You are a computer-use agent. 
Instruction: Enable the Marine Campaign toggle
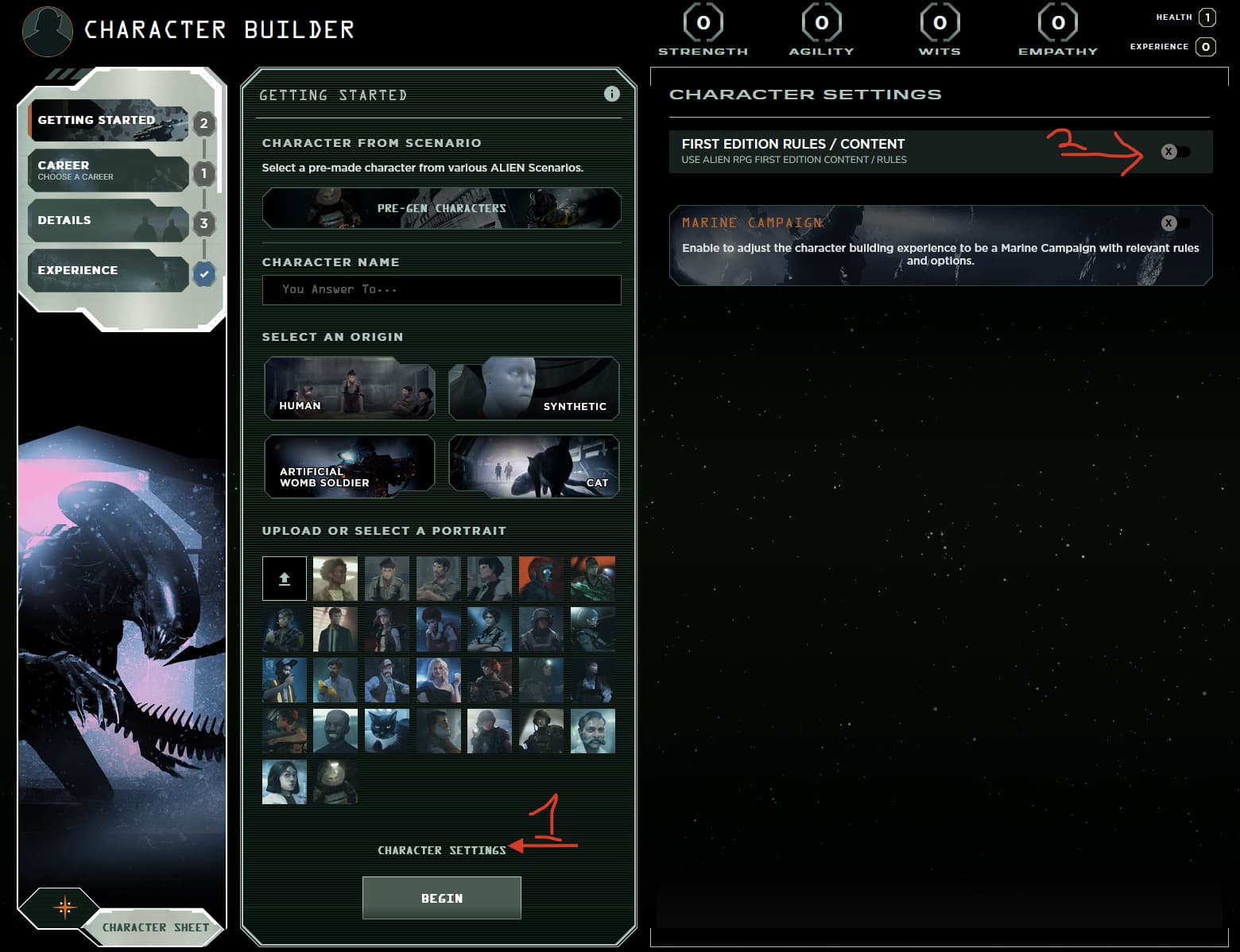[1175, 223]
